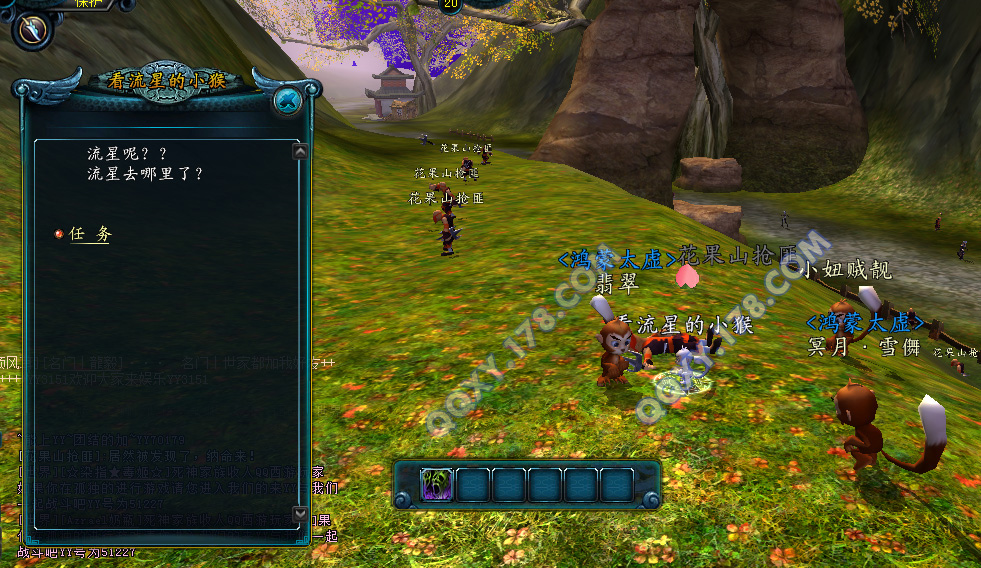This screenshot has height=568, width=981.
Task: Close the 看流星的小猴 dialogue window
Action: pyautogui.click(x=287, y=100)
